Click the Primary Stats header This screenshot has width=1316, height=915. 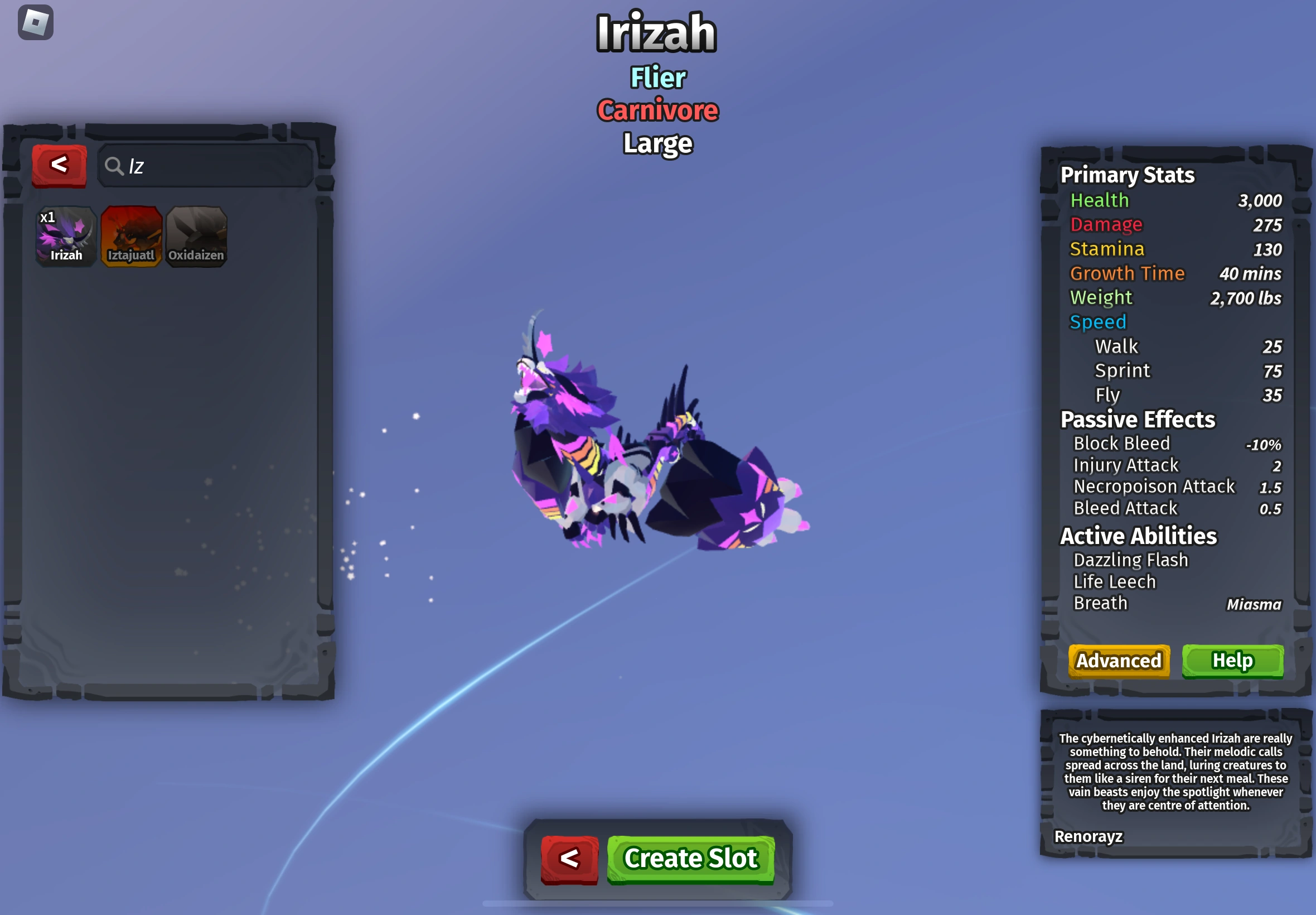tap(1126, 175)
